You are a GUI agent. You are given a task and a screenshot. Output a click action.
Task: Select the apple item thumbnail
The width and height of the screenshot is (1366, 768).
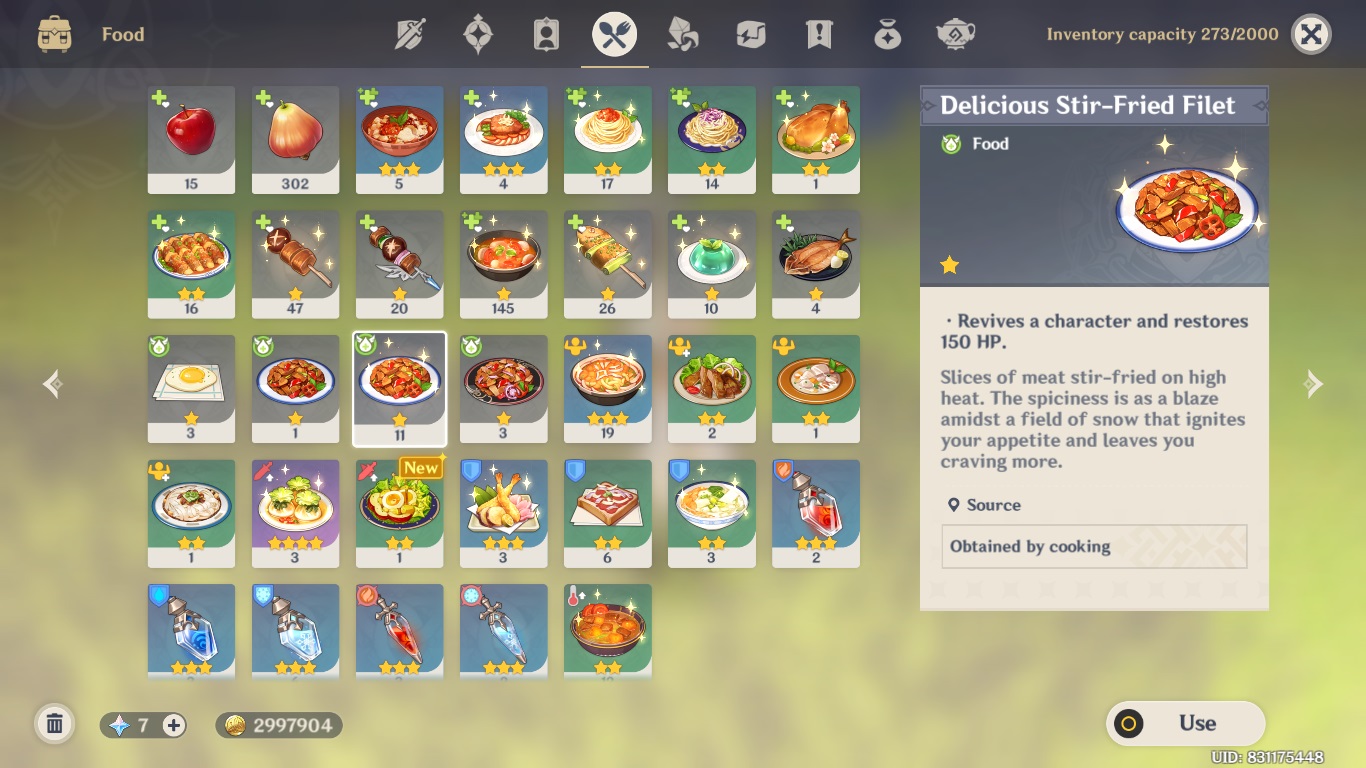191,139
